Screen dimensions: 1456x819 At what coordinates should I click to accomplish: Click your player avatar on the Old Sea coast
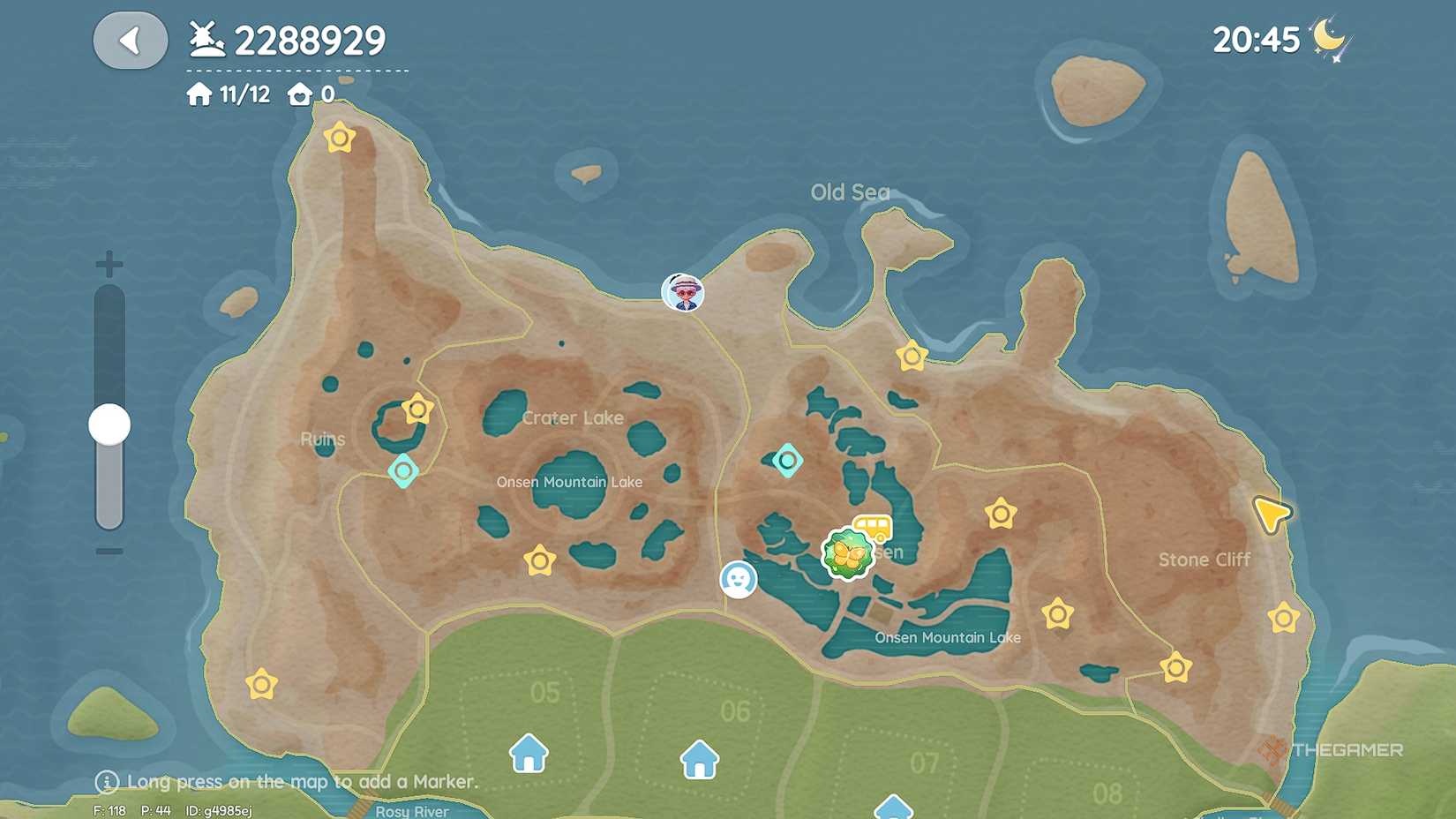(681, 292)
